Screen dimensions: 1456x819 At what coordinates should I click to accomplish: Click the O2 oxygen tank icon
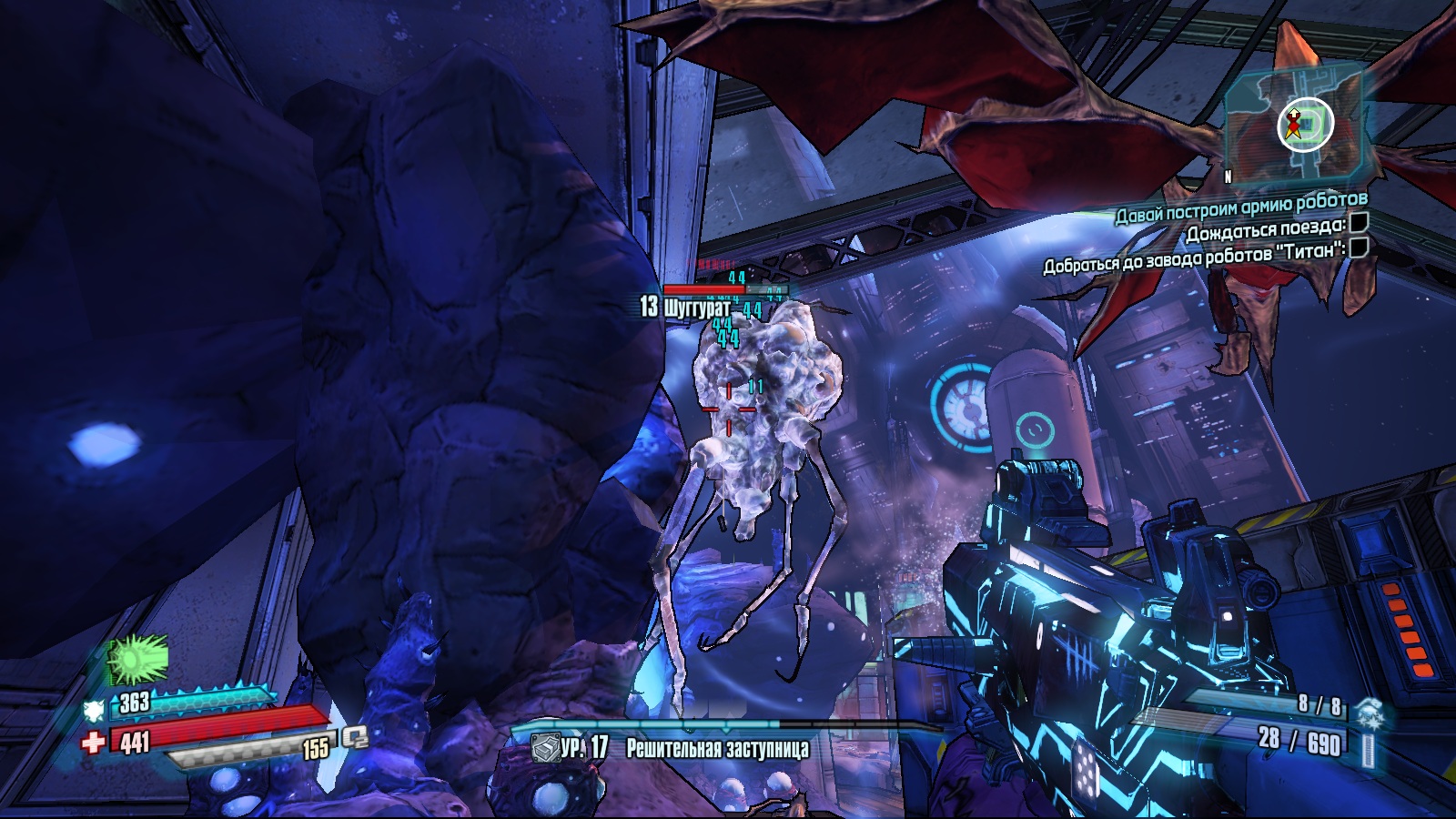[355, 738]
